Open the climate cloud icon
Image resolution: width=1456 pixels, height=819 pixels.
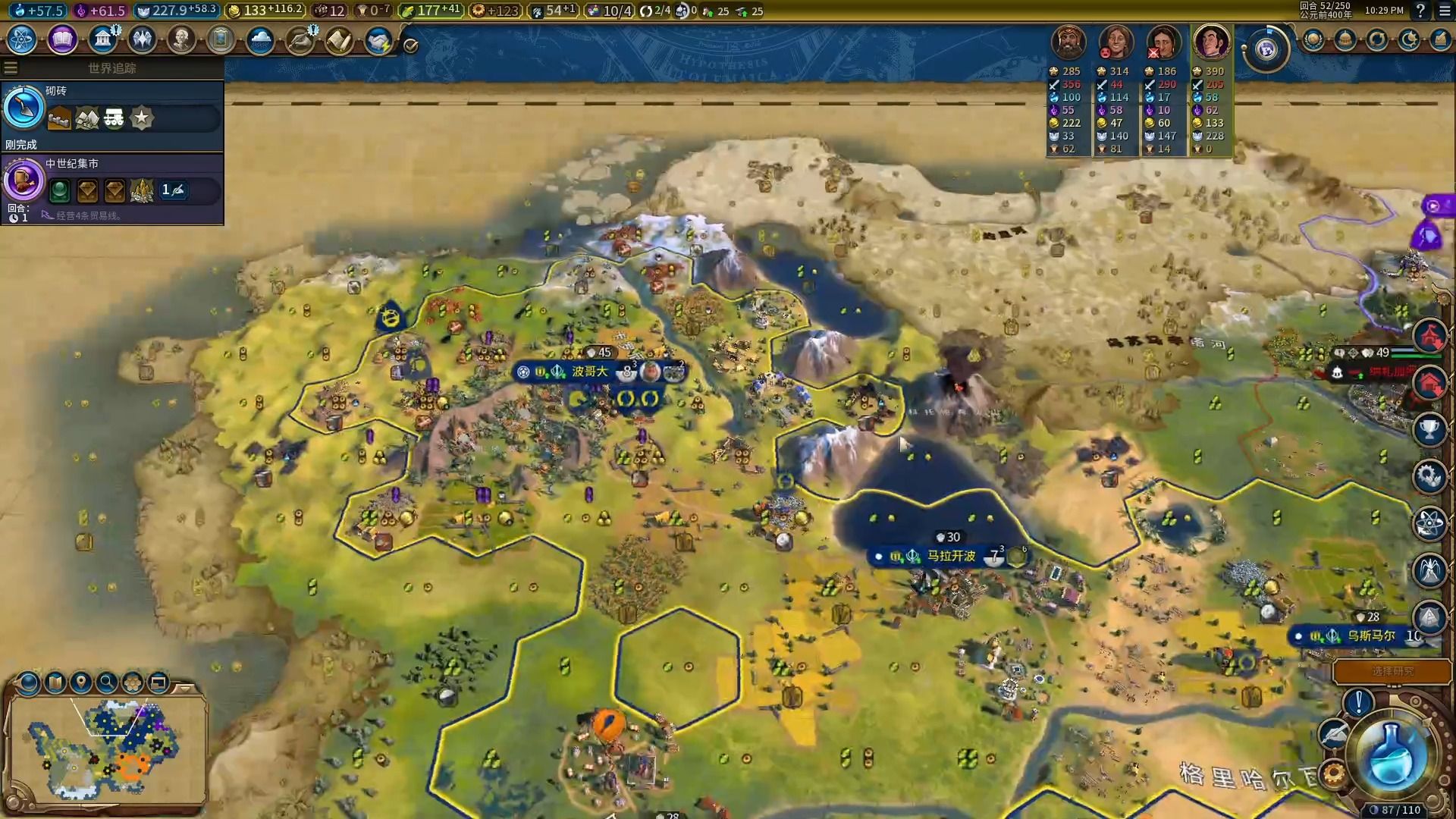pos(260,39)
